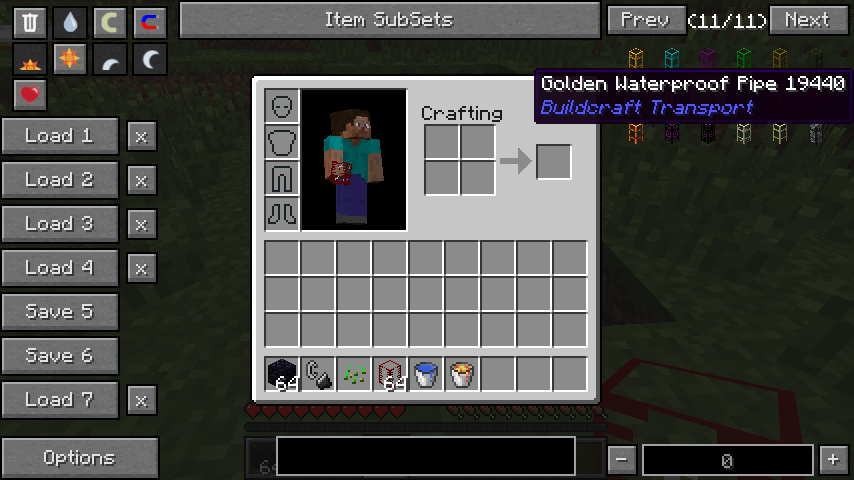Screen dimensions: 854x480
Task: Click the Load 4 button
Action: click(60, 268)
